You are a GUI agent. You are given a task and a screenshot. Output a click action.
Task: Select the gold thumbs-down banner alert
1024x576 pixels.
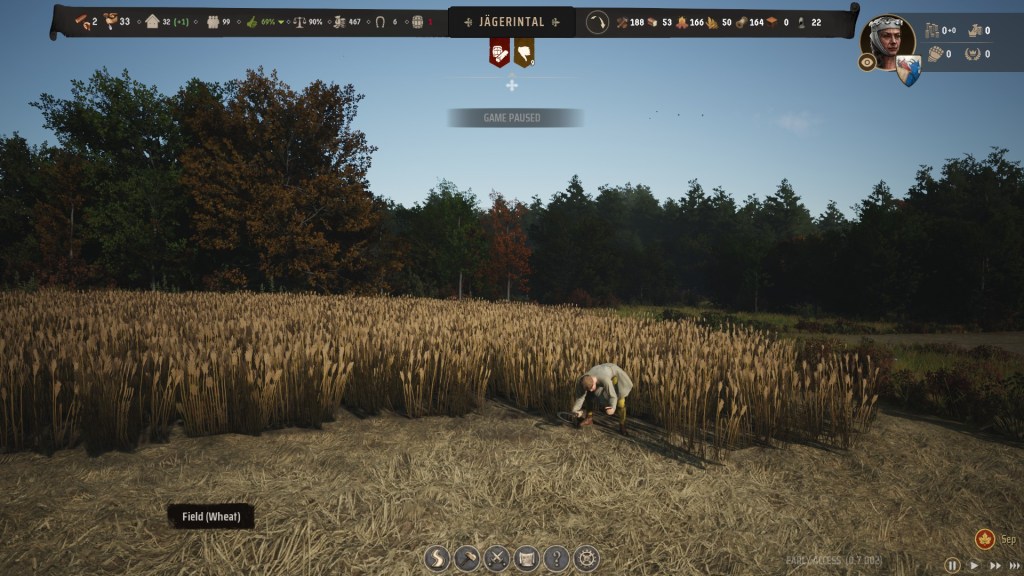click(524, 52)
